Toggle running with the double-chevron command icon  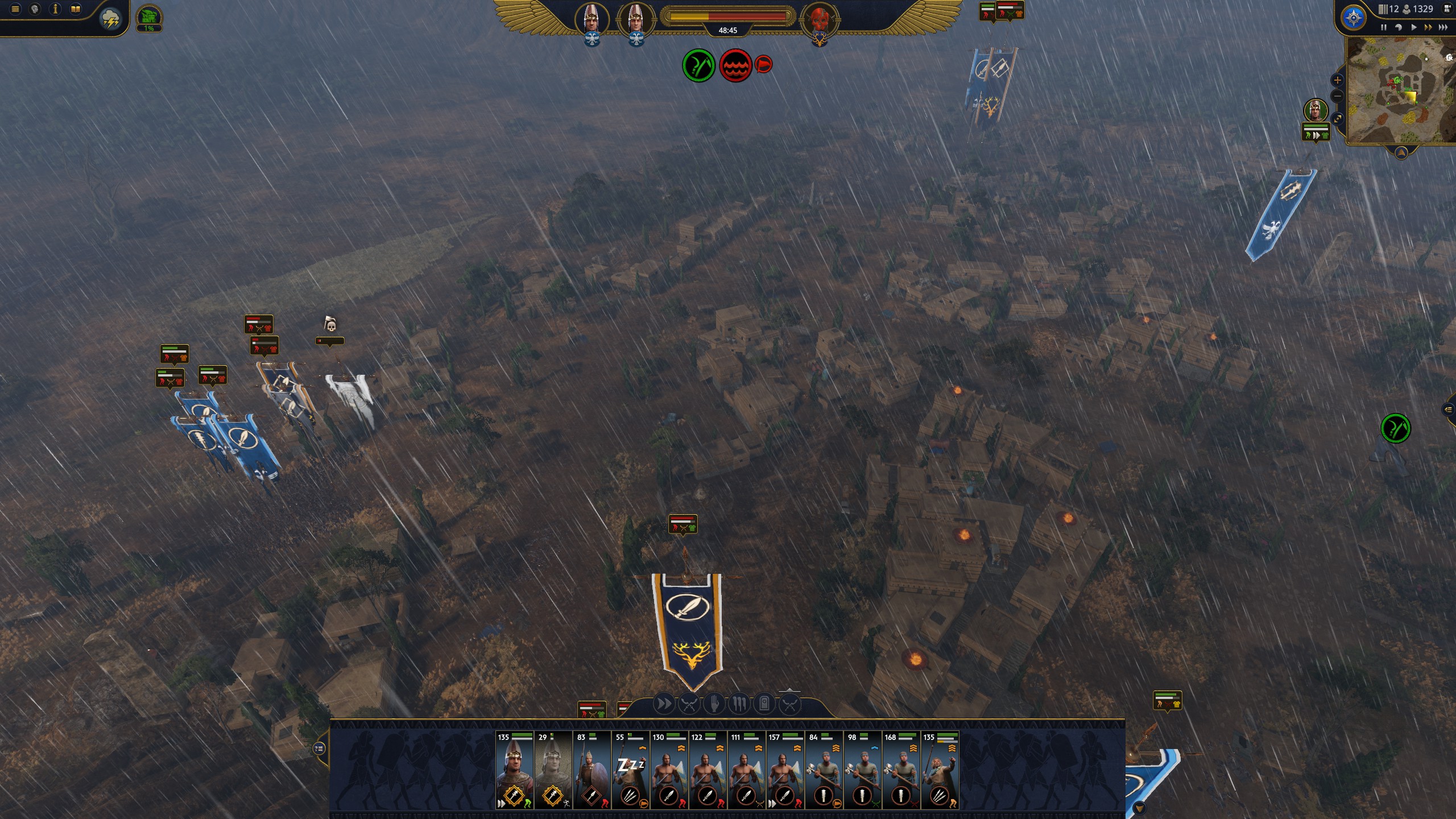(663, 704)
